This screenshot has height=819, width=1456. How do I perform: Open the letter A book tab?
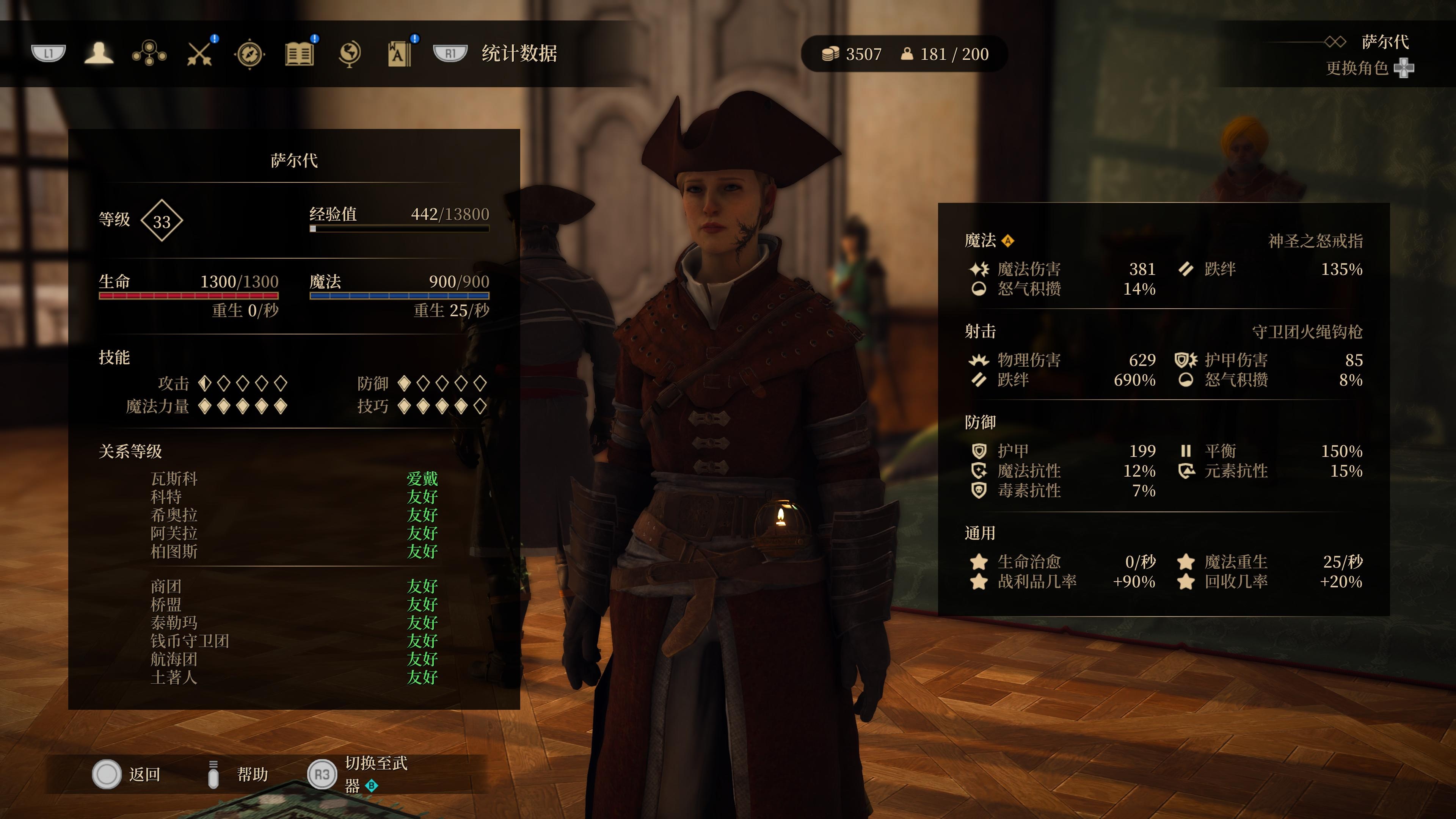coord(399,54)
